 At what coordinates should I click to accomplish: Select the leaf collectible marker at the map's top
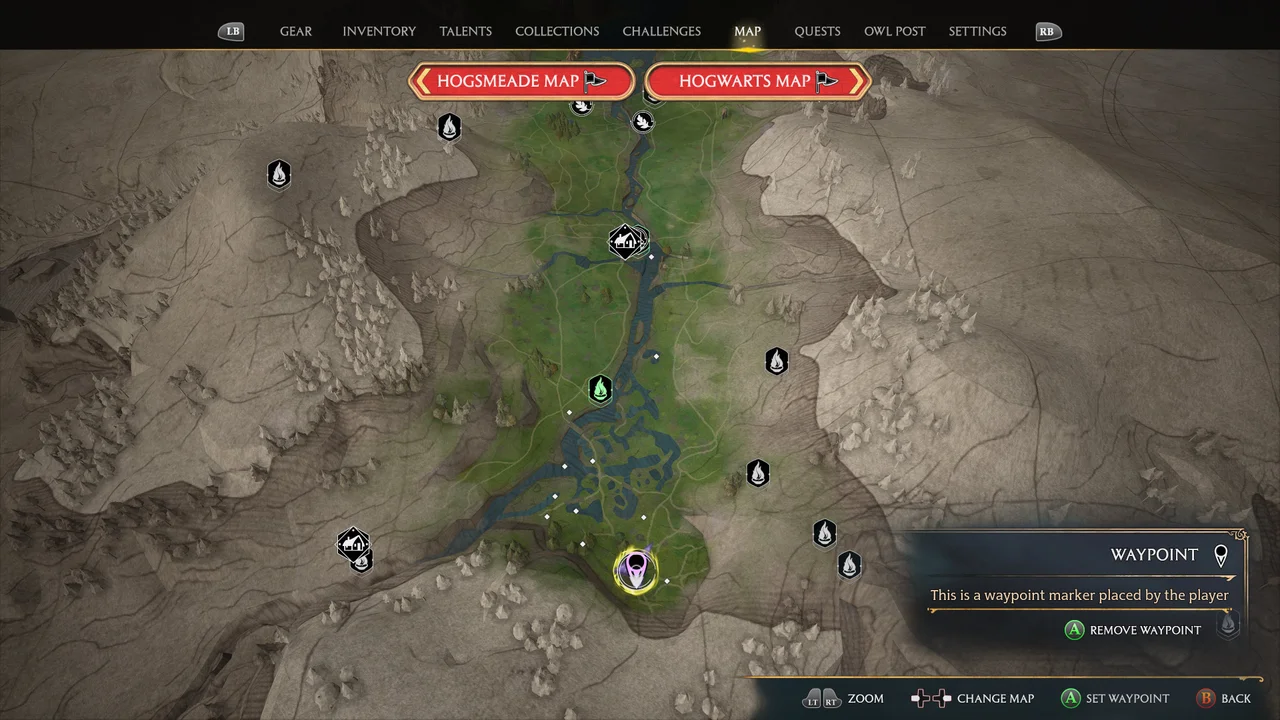(x=643, y=121)
